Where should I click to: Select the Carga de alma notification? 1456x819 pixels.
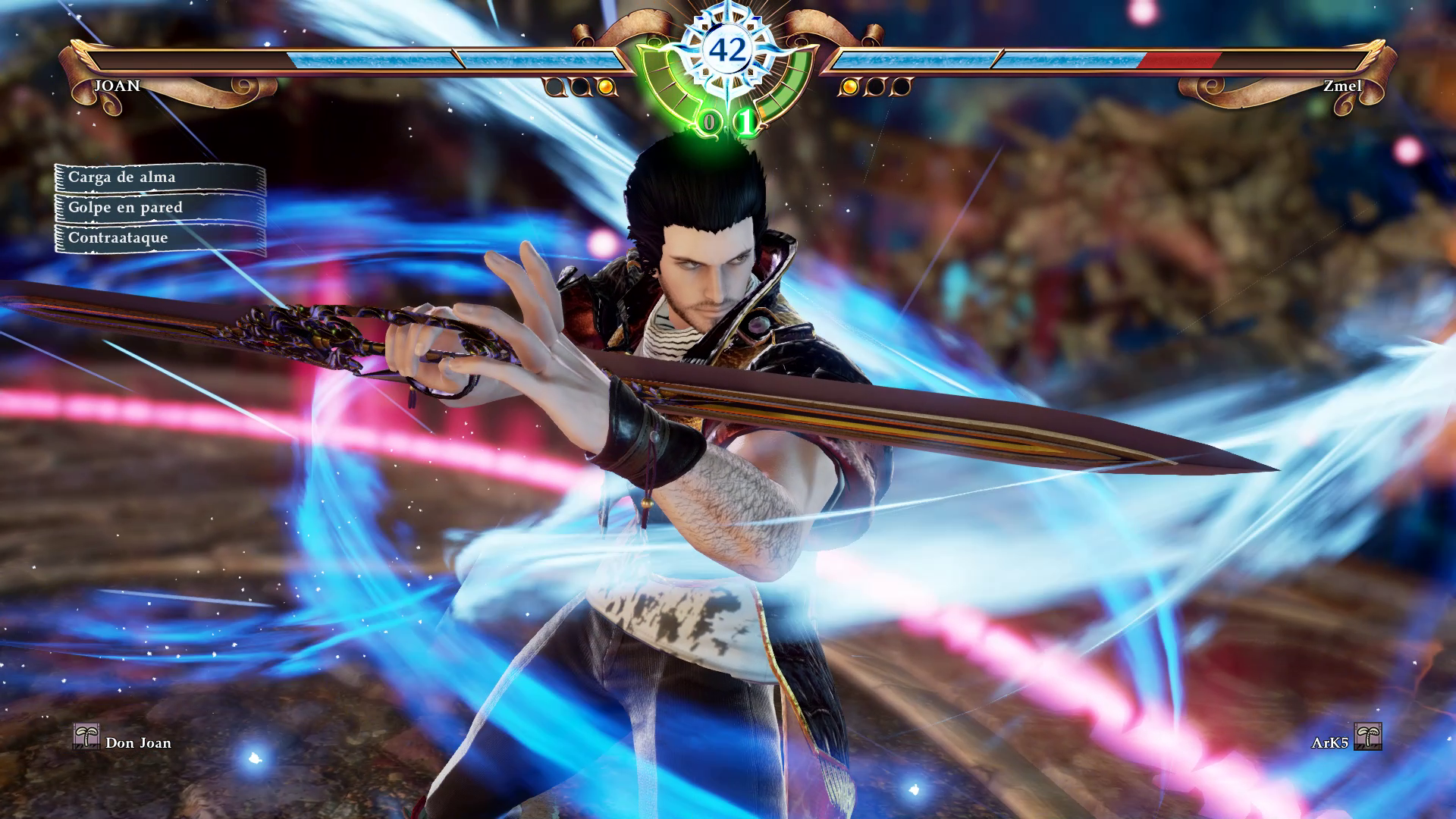click(159, 177)
